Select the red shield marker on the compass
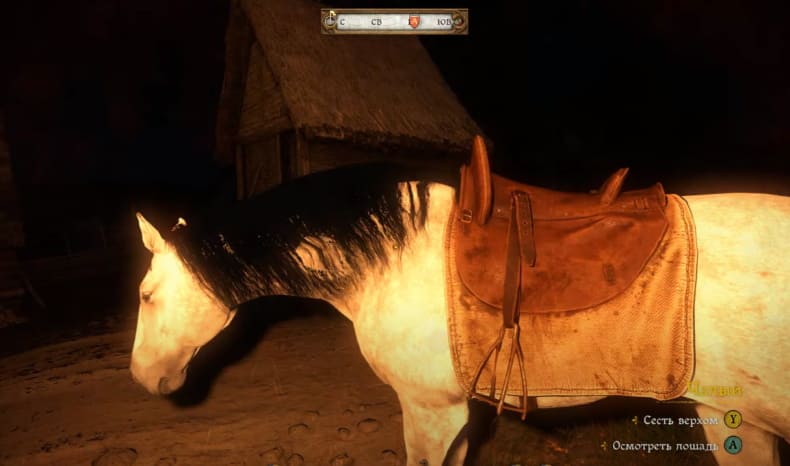 [x=413, y=21]
